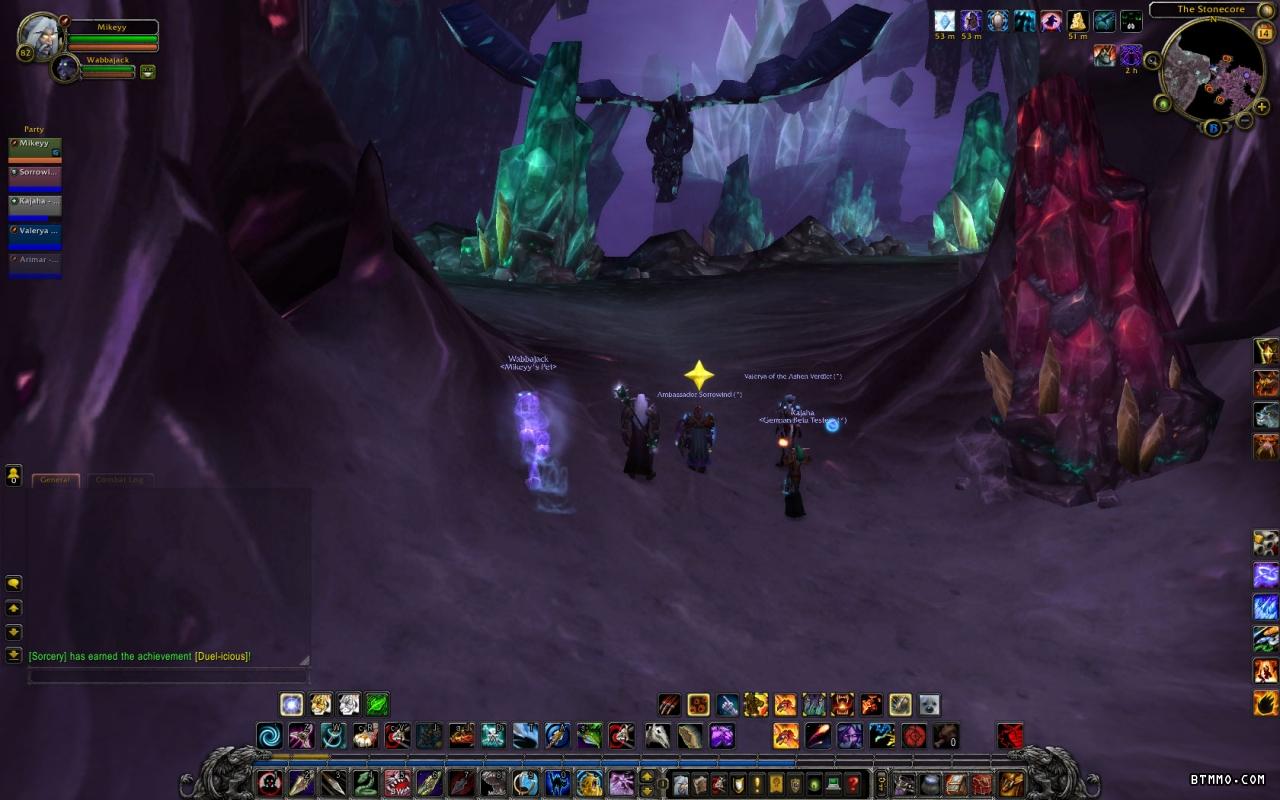
Task: Open the golden backpack bag slot
Action: (x=1012, y=783)
